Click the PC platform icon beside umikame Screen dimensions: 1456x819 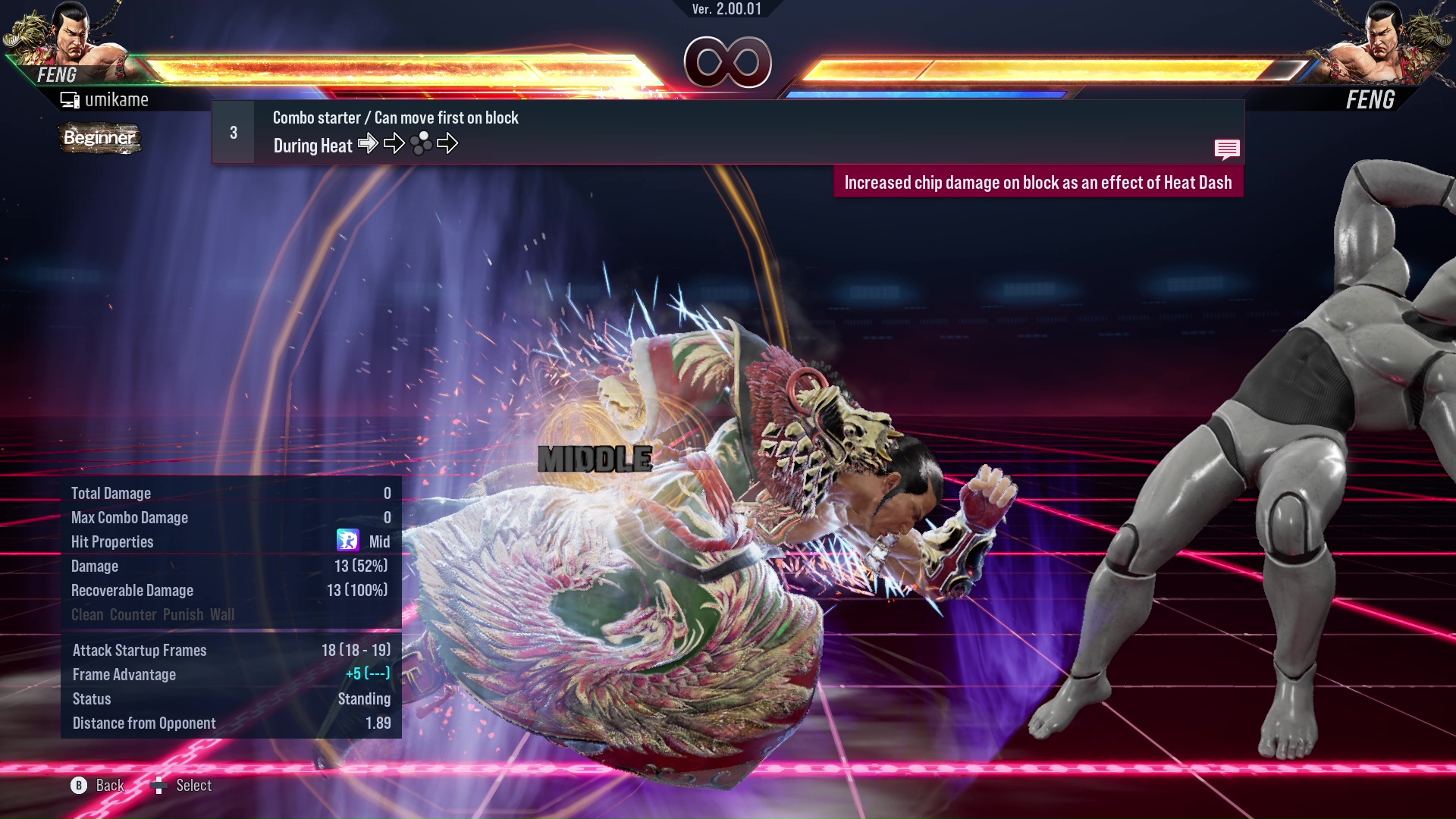69,99
